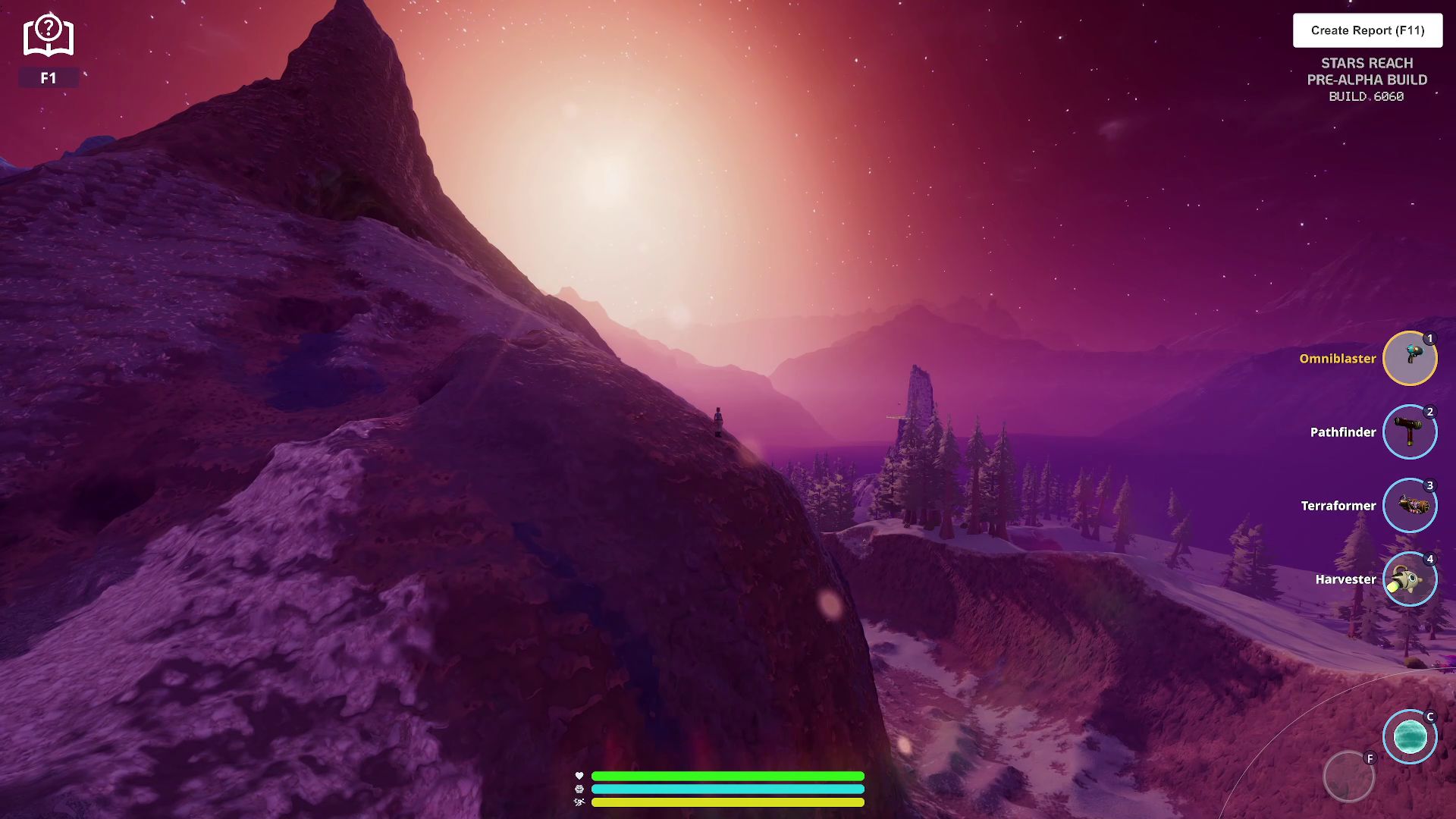
Task: Activate the teal planet orb icon
Action: pos(1410,736)
